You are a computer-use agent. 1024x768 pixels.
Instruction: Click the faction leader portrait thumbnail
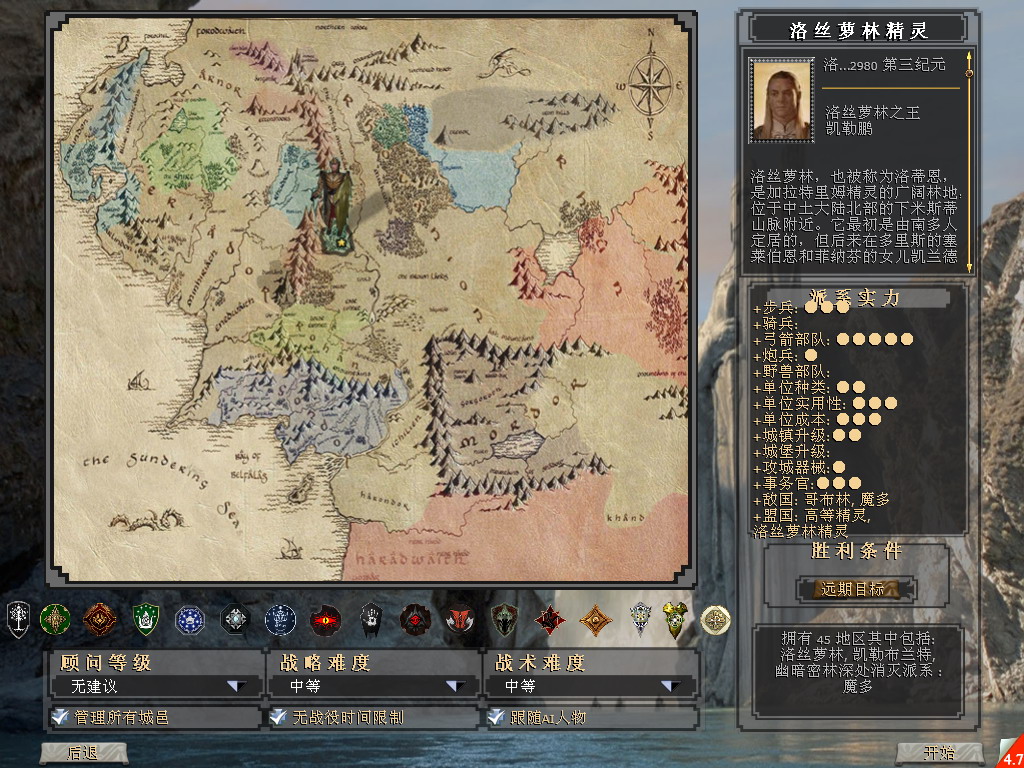[781, 98]
